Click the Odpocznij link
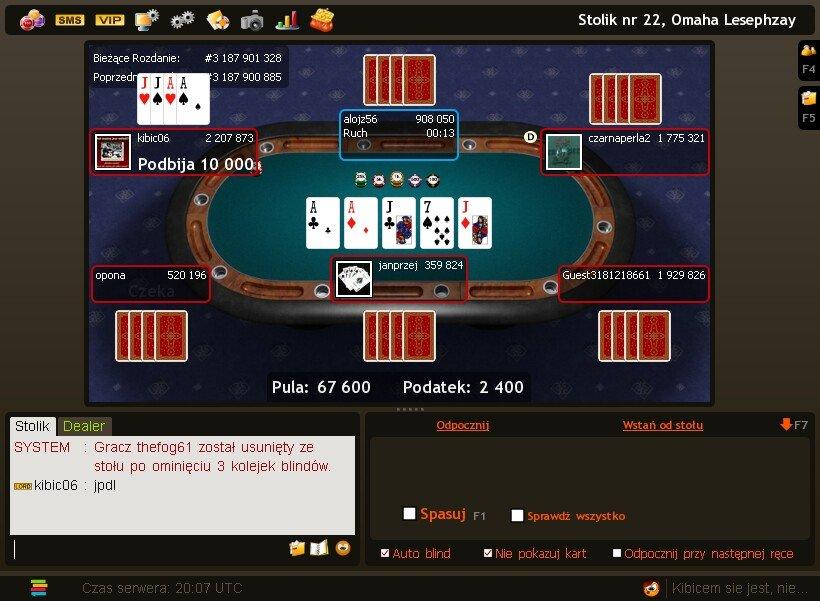 tap(462, 425)
